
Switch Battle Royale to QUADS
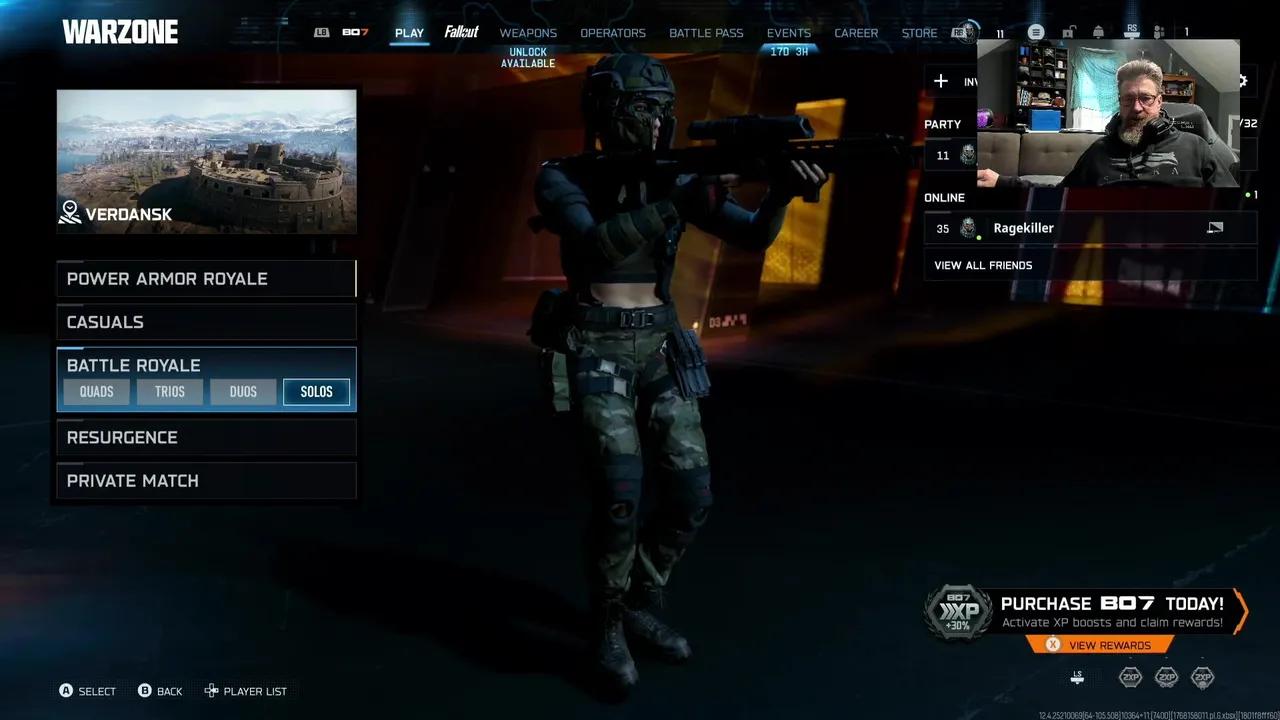[96, 392]
